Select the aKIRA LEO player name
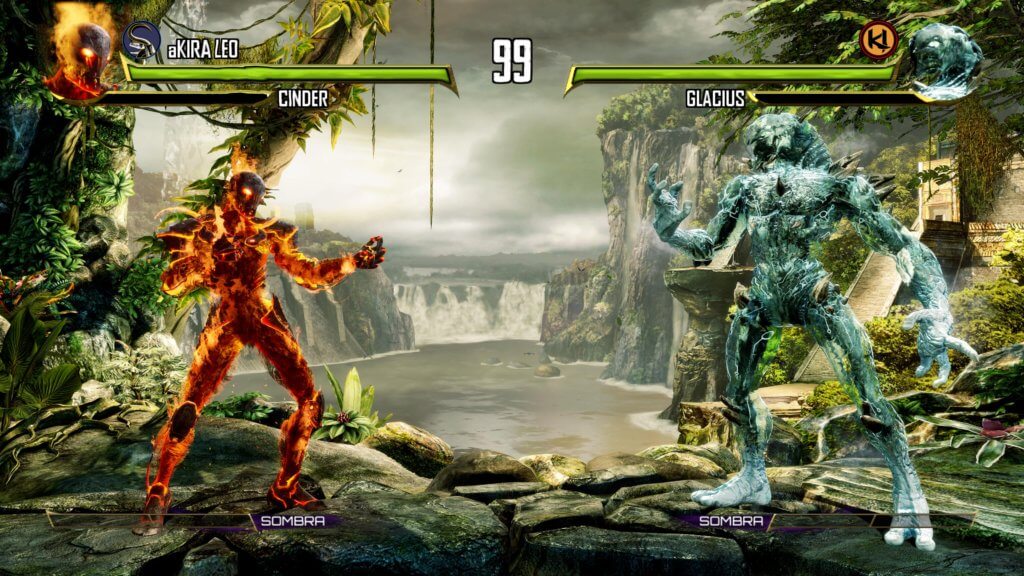Viewport: 1024px width, 576px height. click(x=203, y=47)
